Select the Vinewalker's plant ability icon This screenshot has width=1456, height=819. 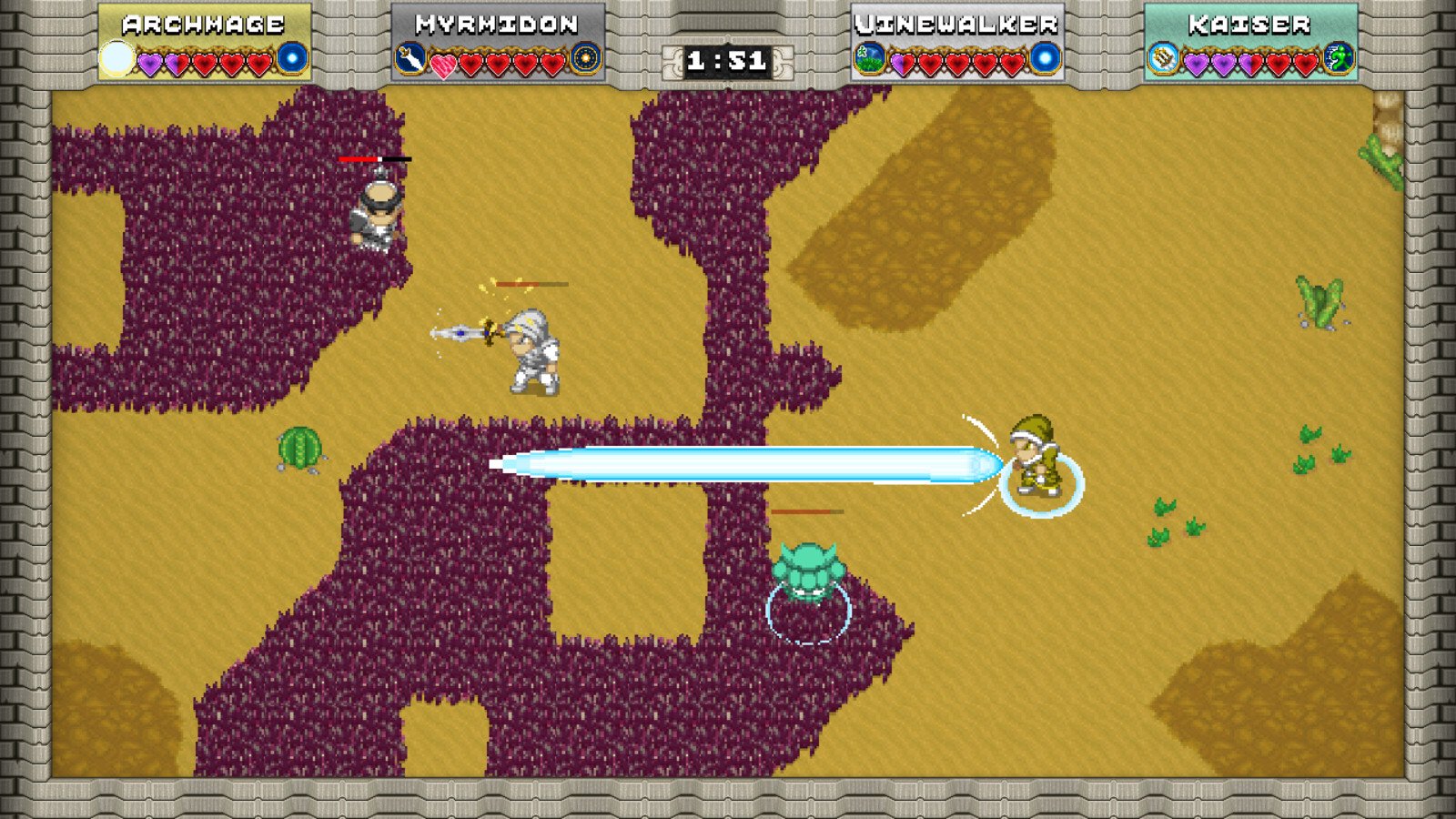coord(868,60)
